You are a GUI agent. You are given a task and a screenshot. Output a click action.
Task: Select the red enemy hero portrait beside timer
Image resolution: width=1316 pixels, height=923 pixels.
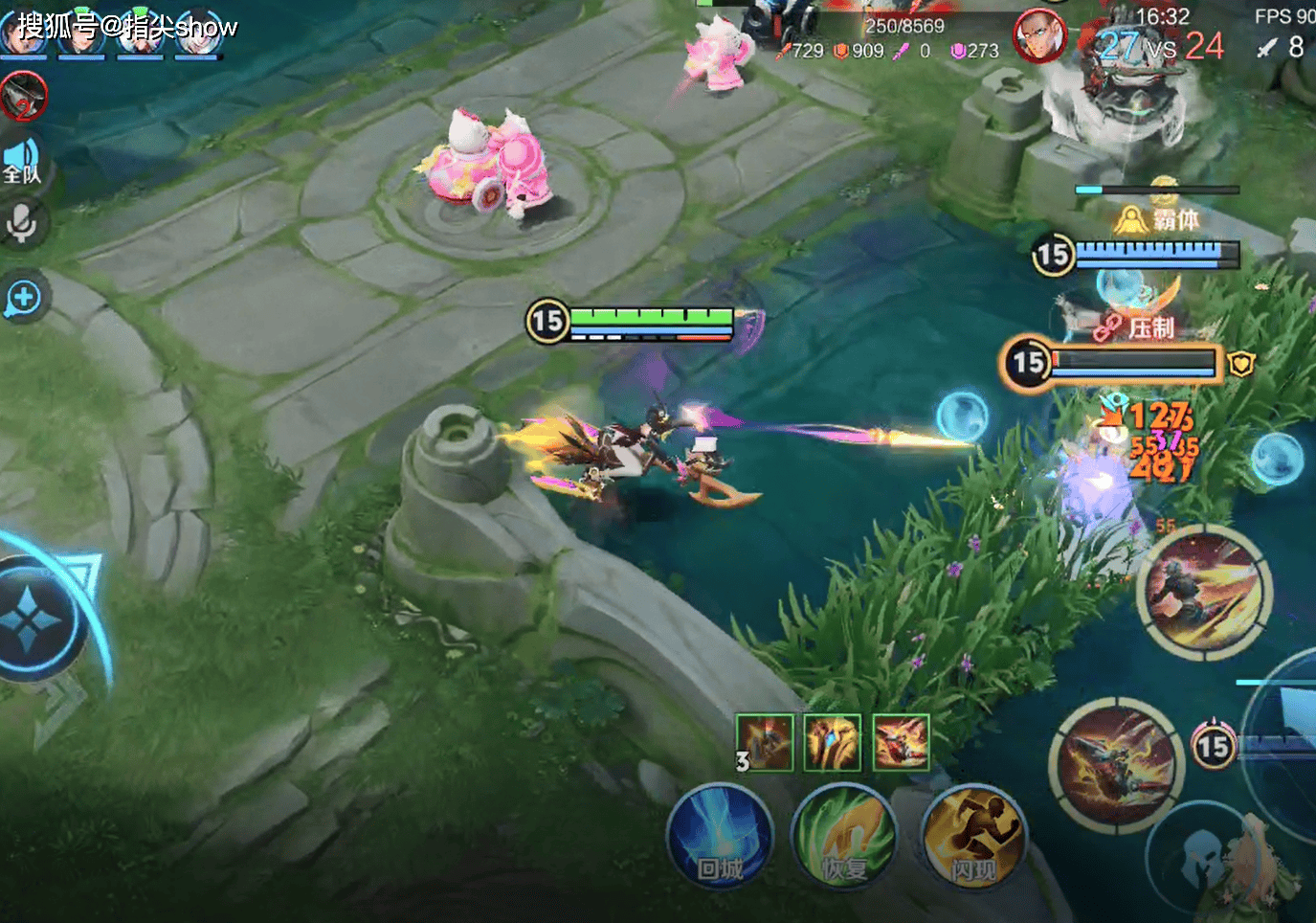click(1039, 36)
